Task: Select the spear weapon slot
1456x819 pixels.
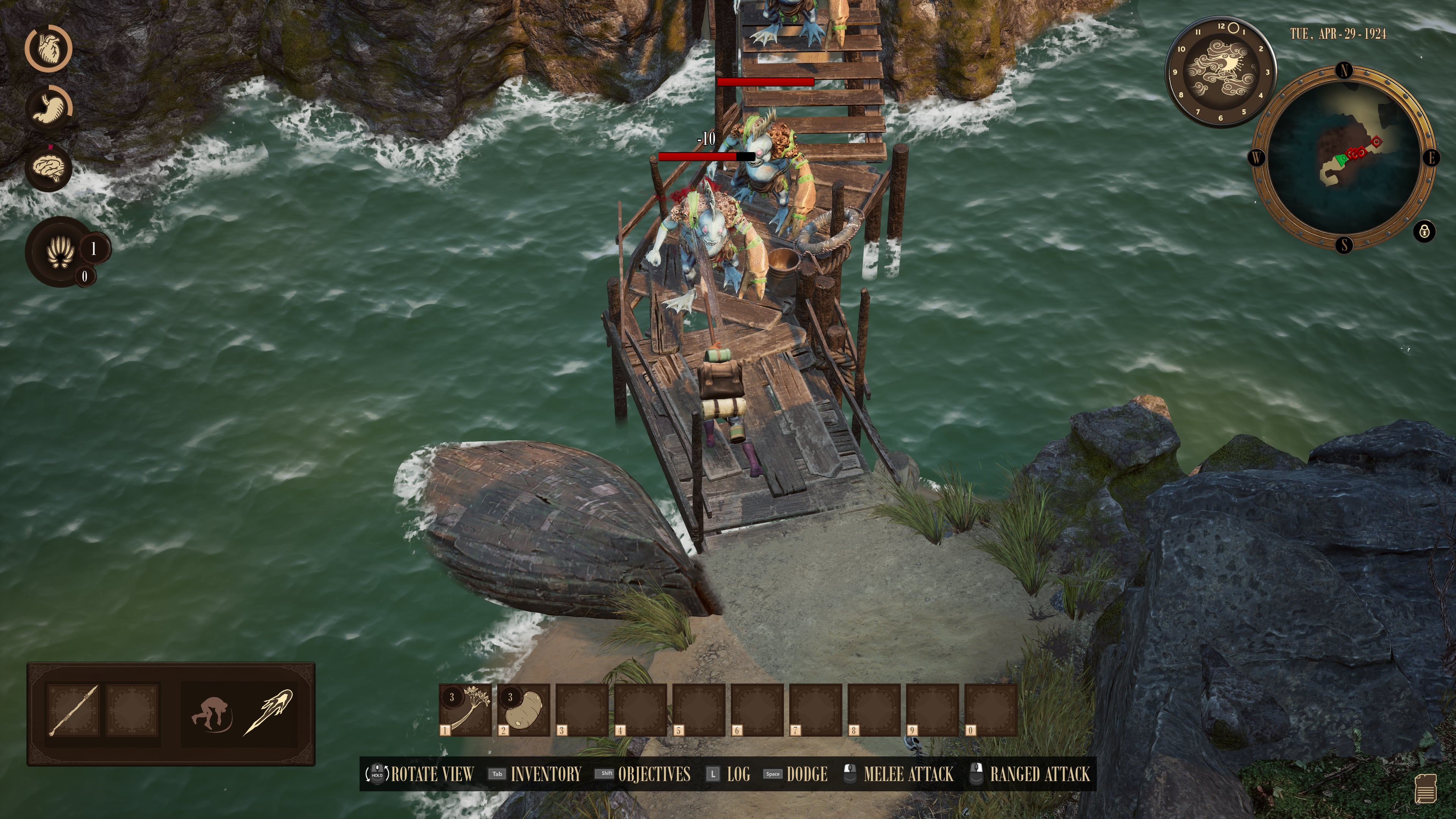Action: (x=74, y=710)
